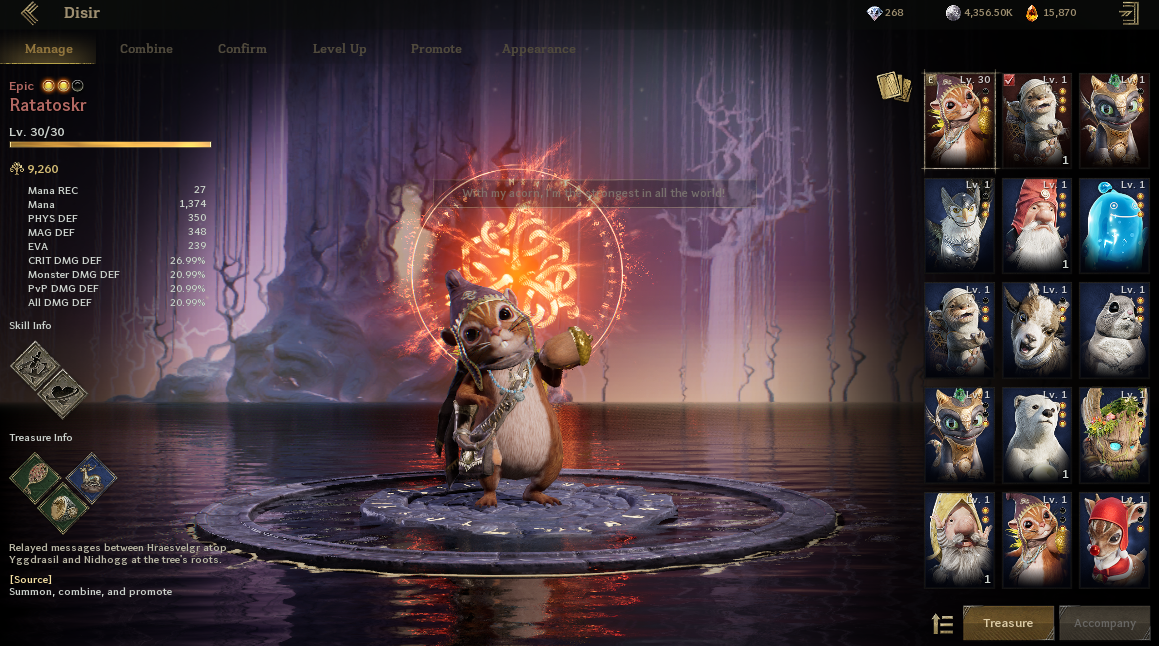Choose the yellow-hooded gnome Disir portrait
This screenshot has height=646, width=1159.
pyautogui.click(x=959, y=539)
